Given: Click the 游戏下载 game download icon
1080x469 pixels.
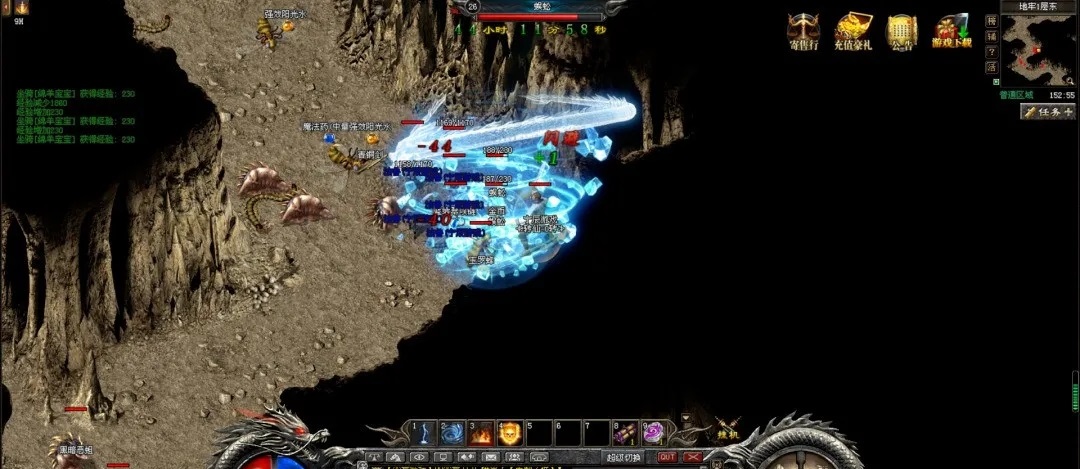Looking at the screenshot, I should pyautogui.click(x=952, y=32).
